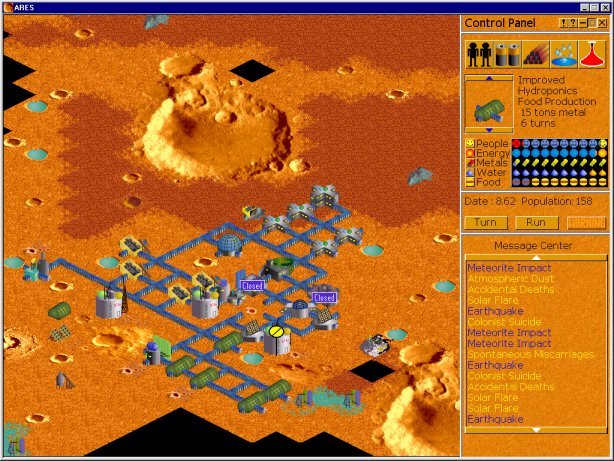The height and width of the screenshot is (461, 614).
Task: Start auto-play with the Run button
Action: [536, 222]
